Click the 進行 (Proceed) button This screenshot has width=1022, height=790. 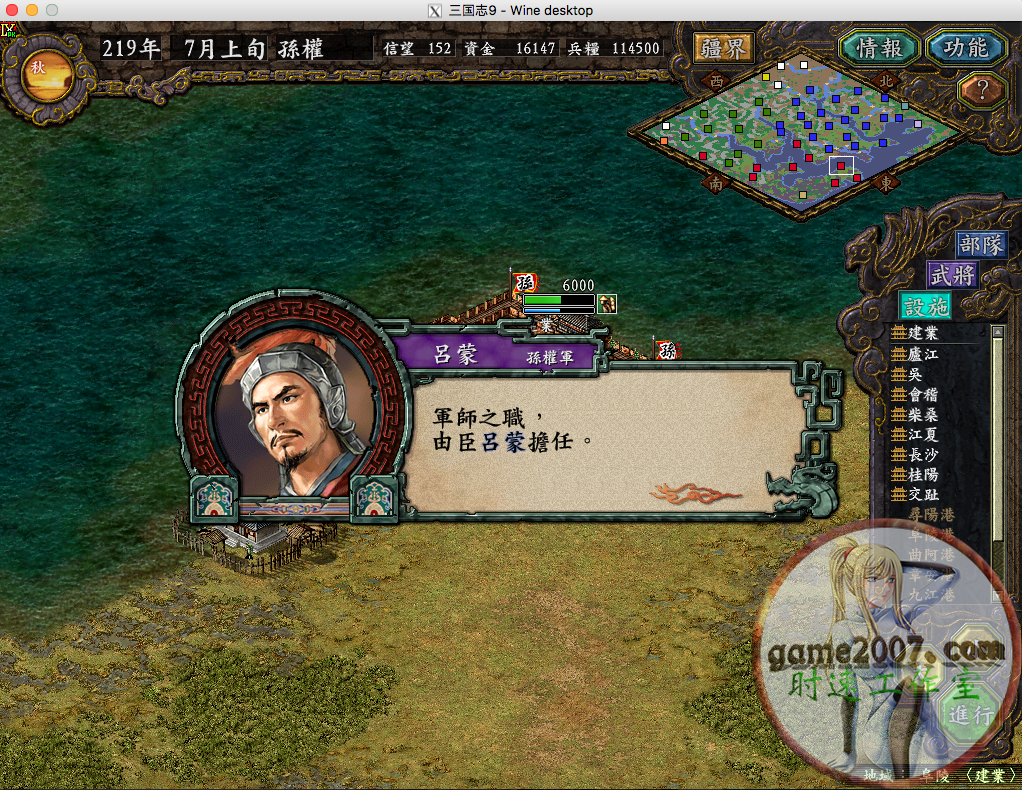coord(969,715)
